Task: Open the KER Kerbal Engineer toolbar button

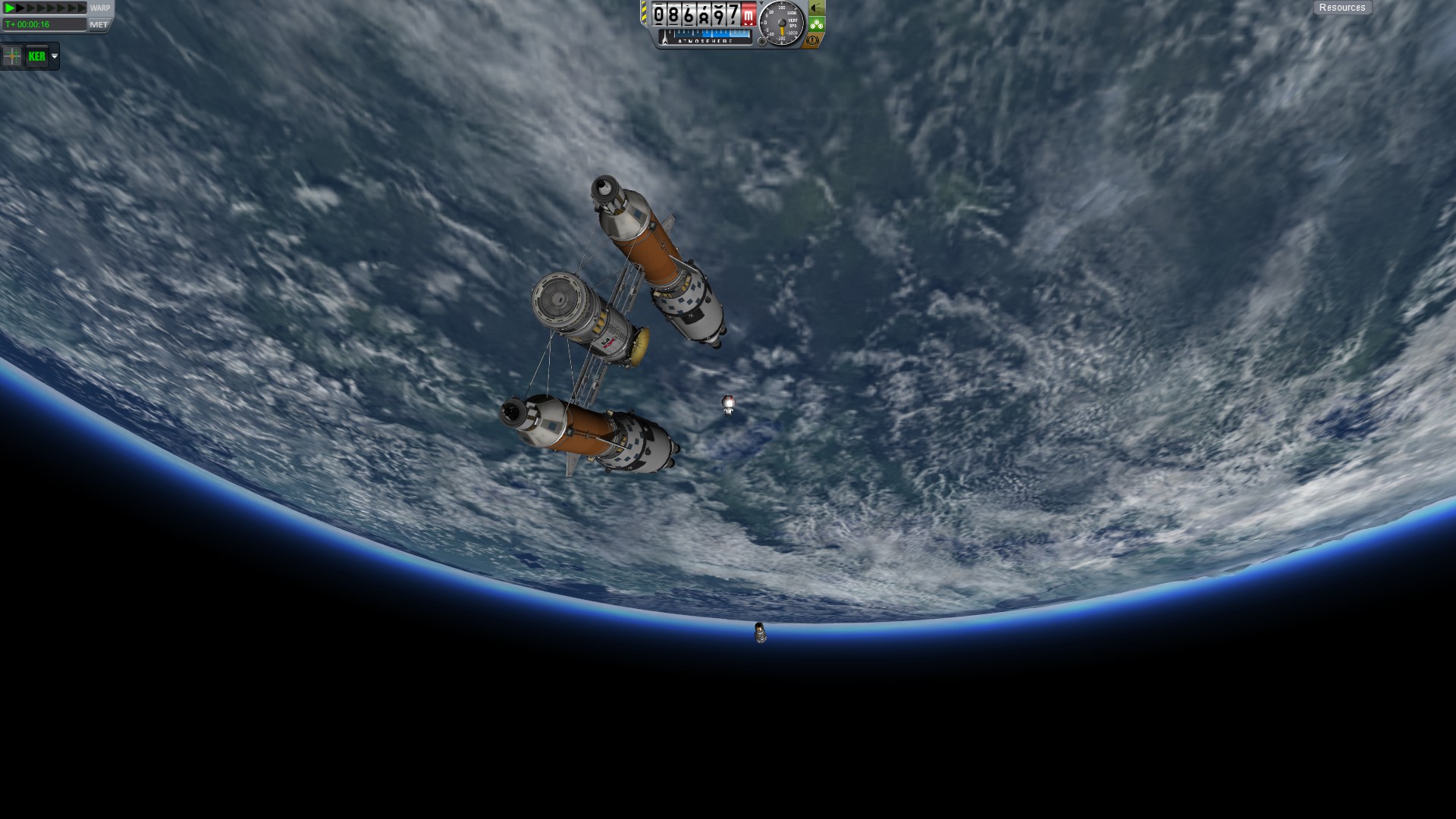Action: [x=36, y=56]
